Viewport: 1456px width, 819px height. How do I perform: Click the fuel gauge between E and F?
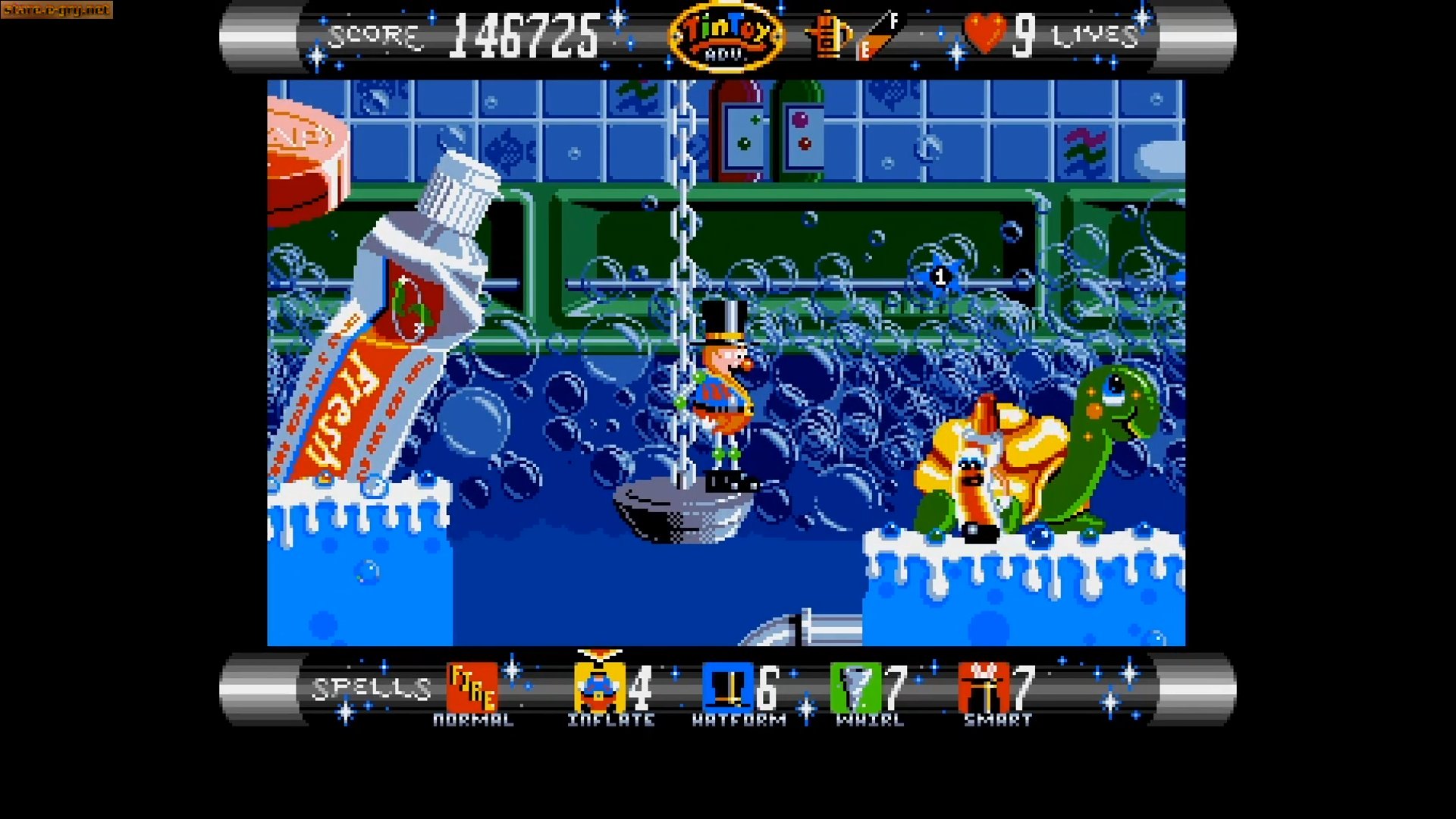tap(876, 38)
